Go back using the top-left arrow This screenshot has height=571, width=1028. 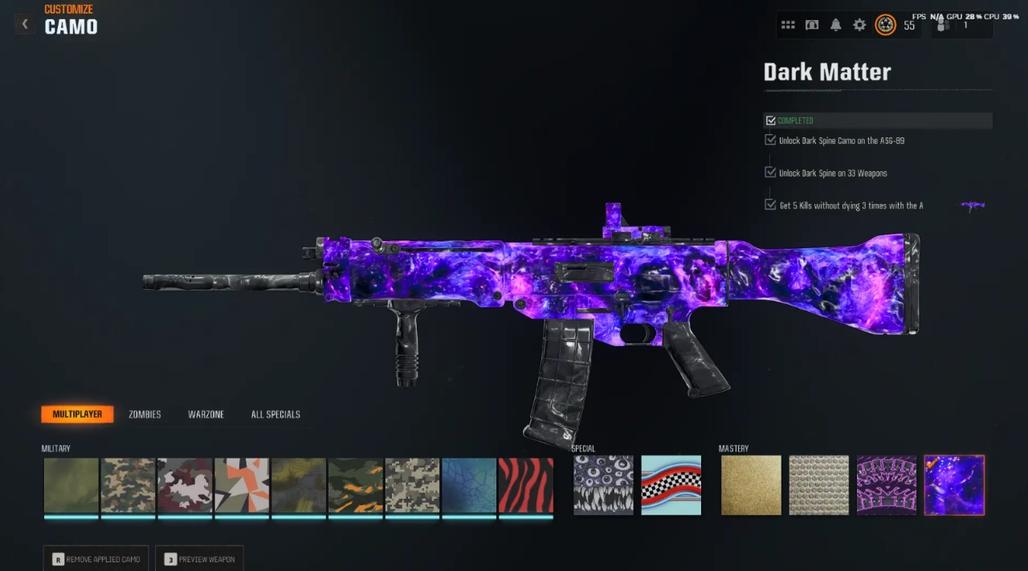[x=24, y=24]
